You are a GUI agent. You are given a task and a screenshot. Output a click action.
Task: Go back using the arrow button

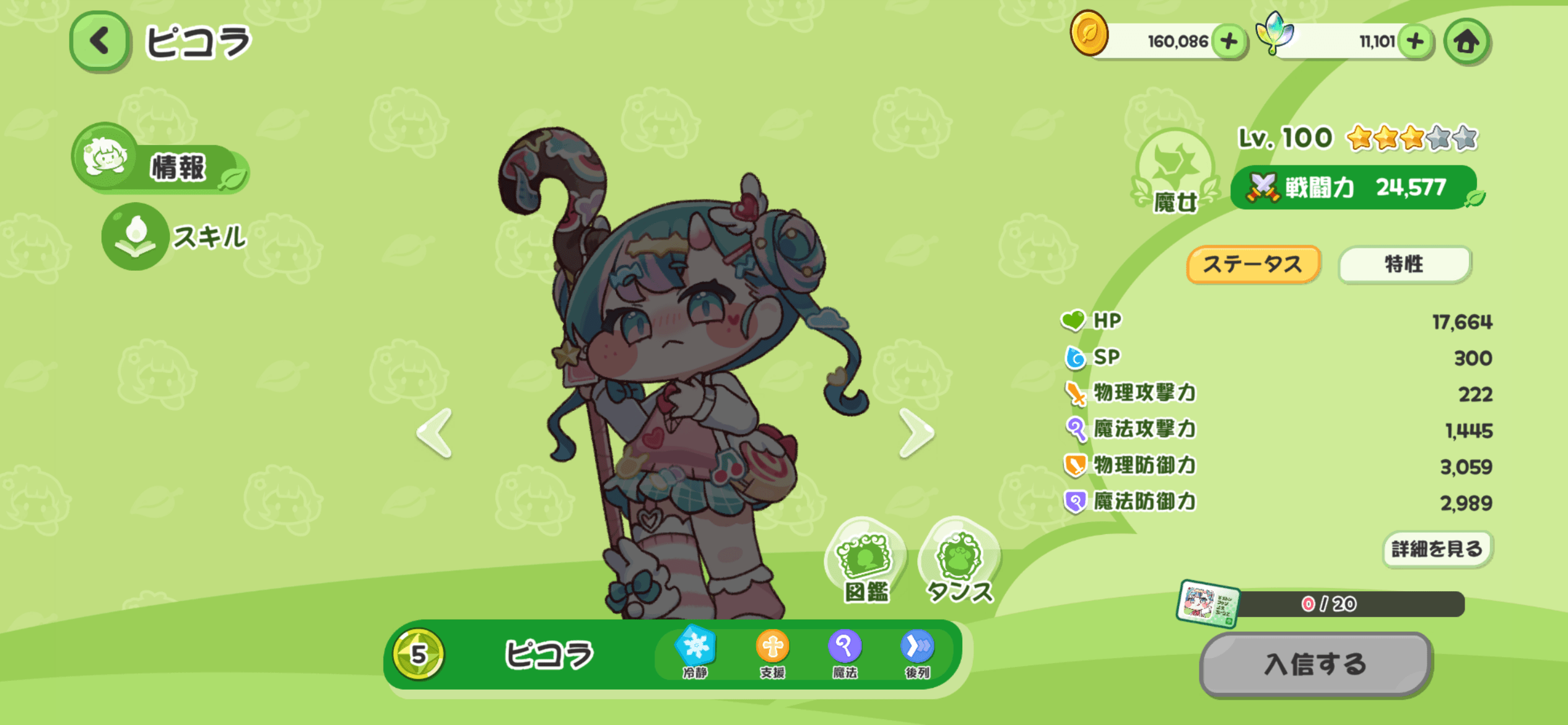100,42
